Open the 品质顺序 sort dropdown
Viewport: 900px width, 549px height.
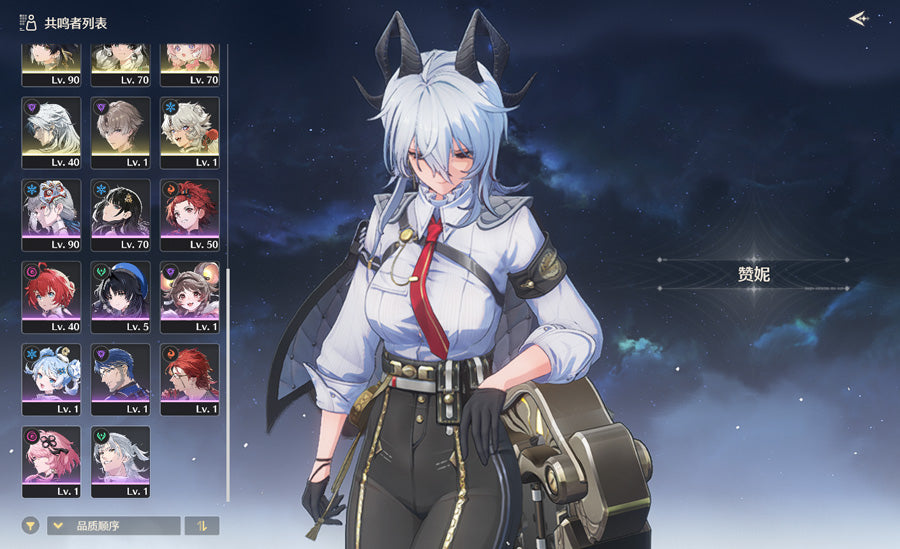tap(114, 525)
